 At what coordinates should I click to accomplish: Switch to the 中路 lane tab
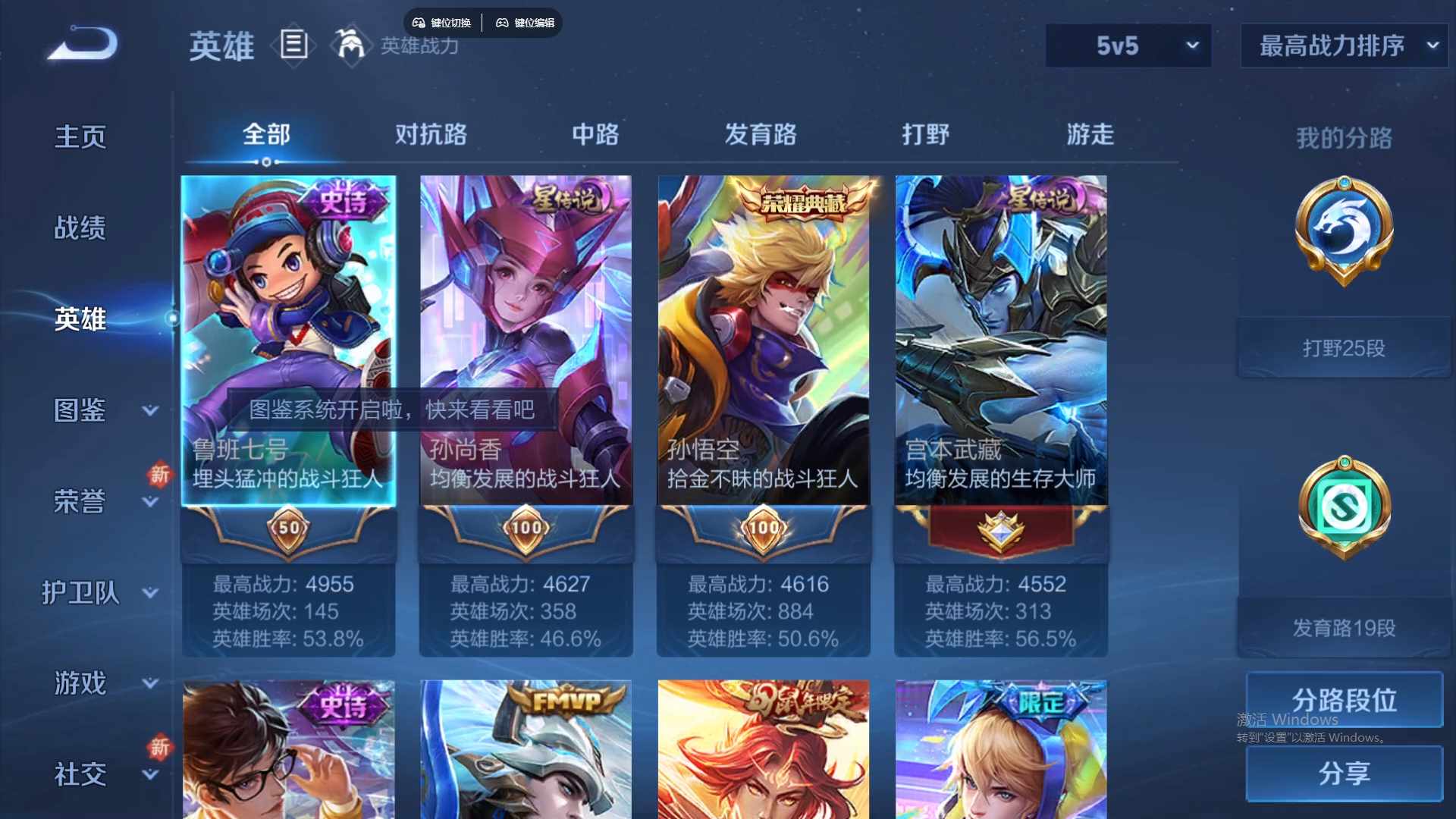(x=595, y=134)
